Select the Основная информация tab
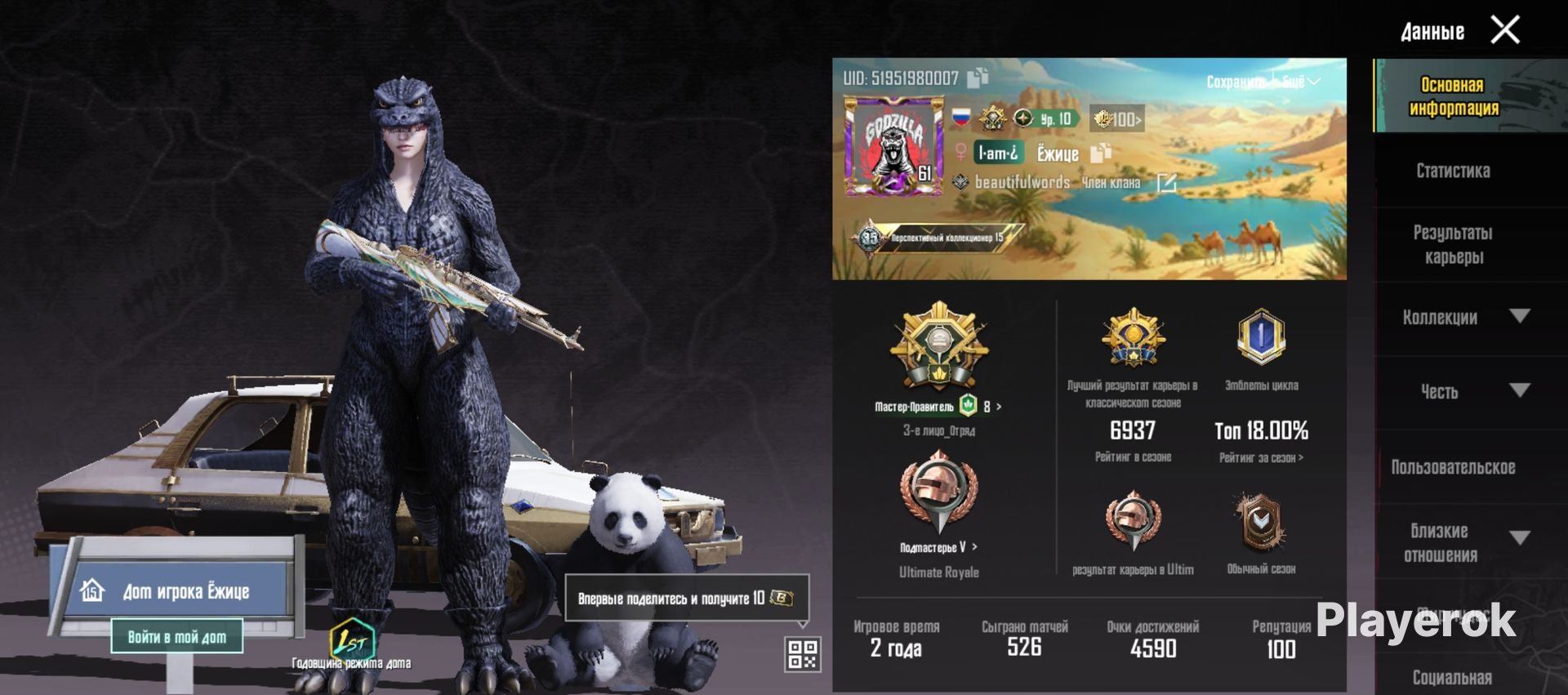Viewport: 1568px width, 695px height. tap(1454, 96)
